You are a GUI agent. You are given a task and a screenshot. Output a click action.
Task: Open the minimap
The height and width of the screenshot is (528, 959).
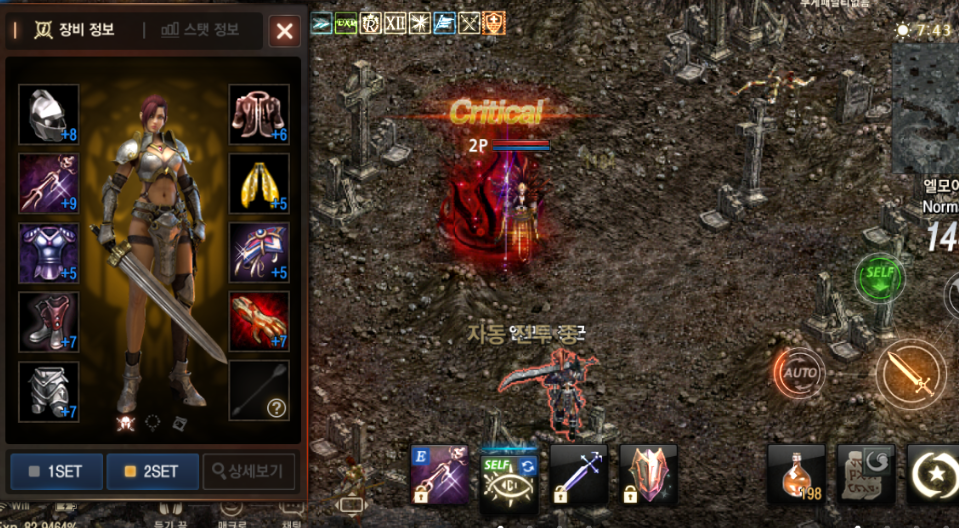(x=925, y=108)
